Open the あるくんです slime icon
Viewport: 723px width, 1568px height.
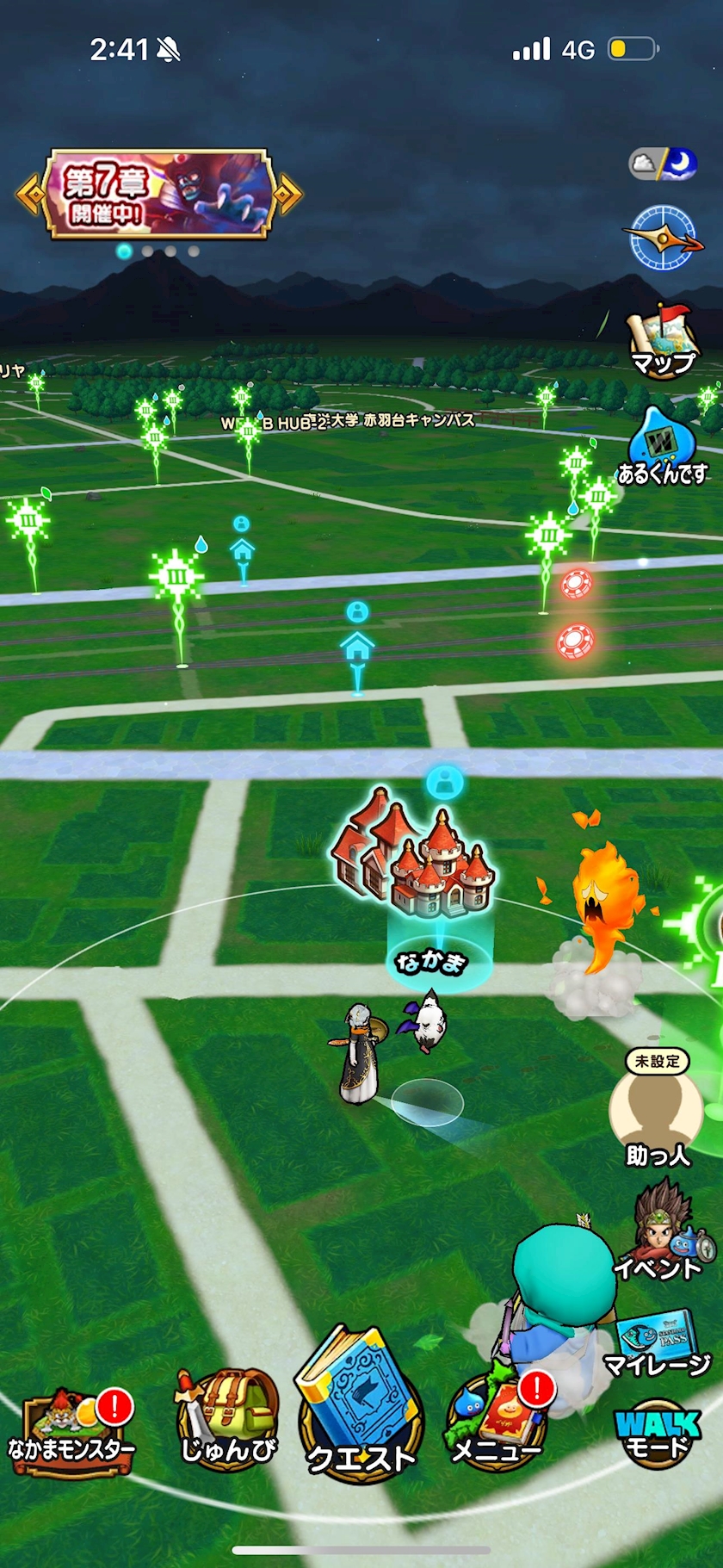pos(662,448)
